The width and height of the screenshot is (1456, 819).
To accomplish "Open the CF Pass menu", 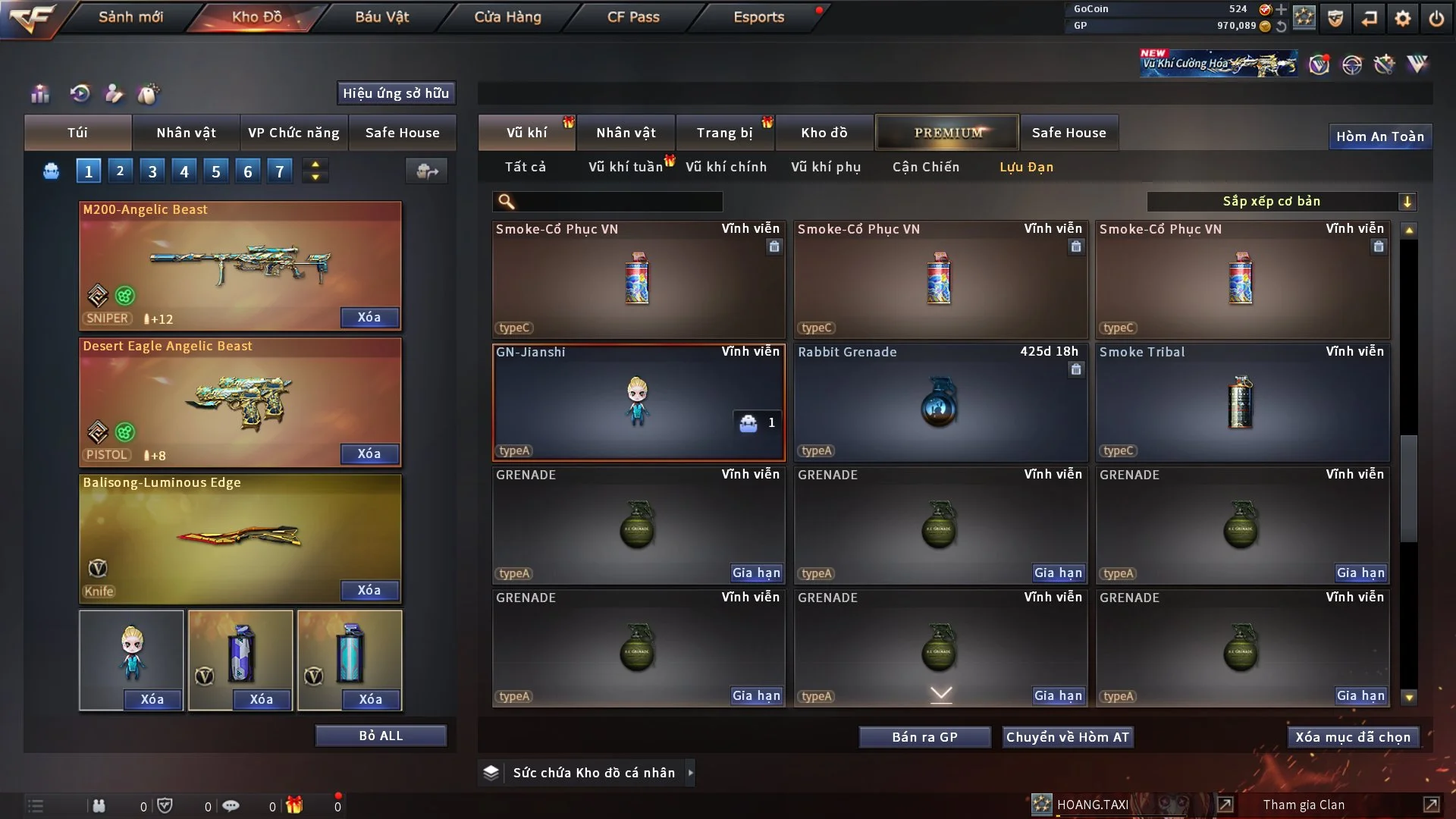I will pyautogui.click(x=633, y=17).
